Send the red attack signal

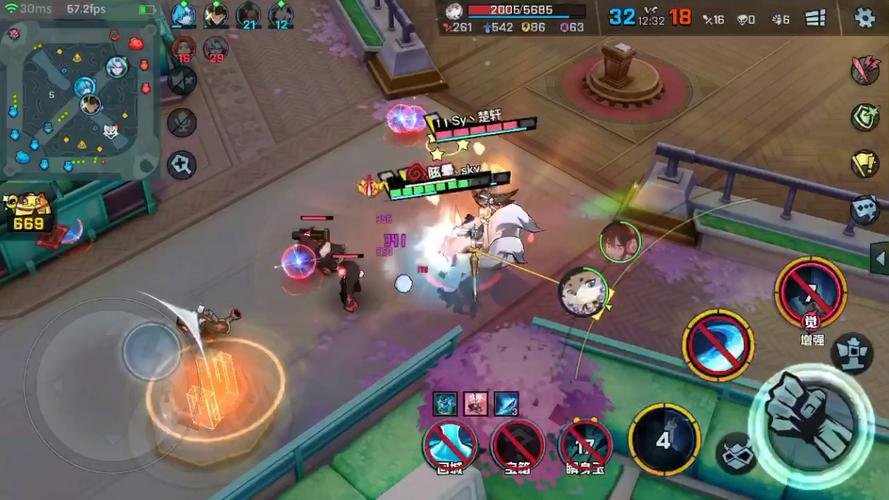coord(864,69)
